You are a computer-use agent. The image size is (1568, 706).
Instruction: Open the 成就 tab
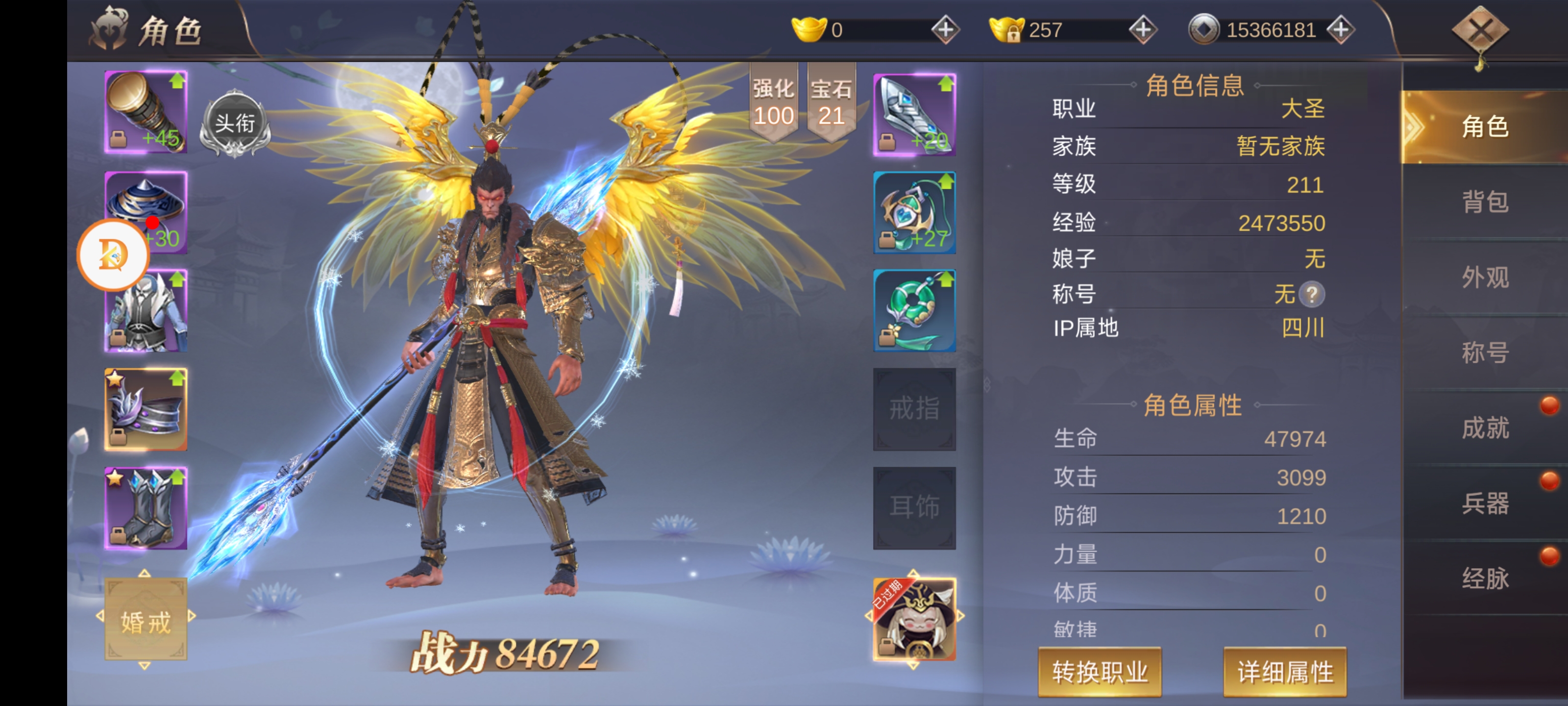click(1485, 428)
